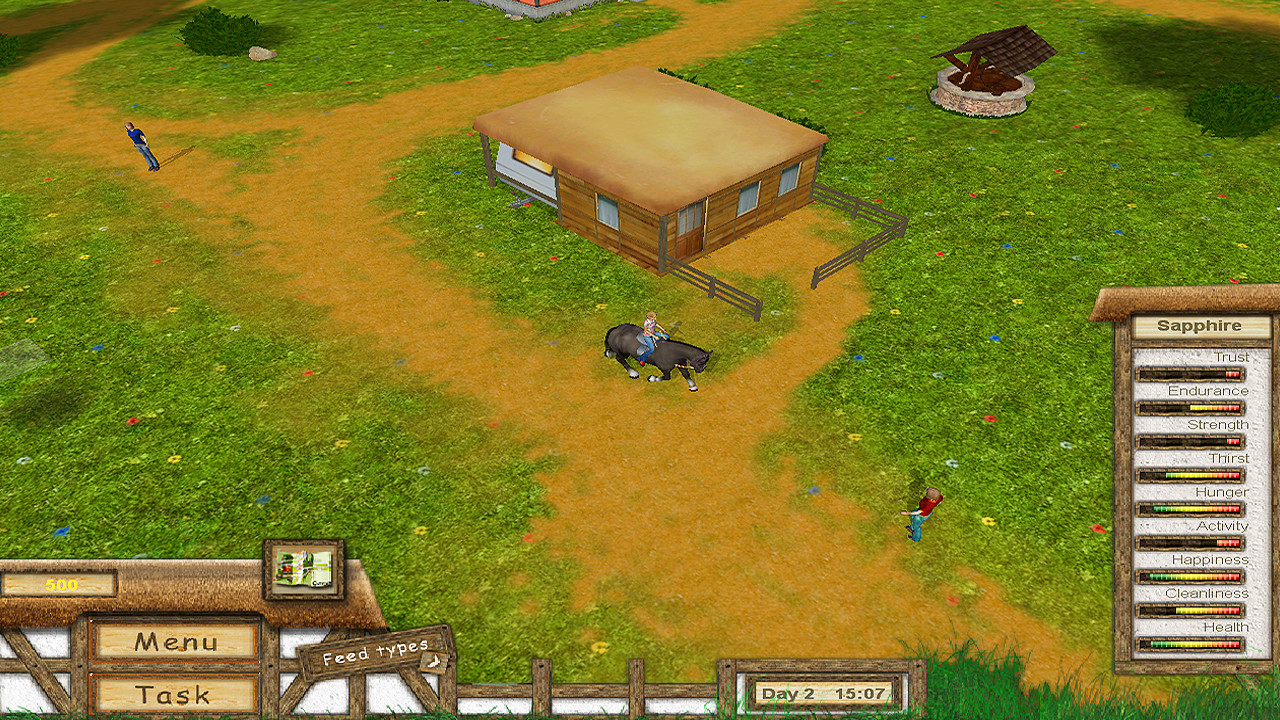The width and height of the screenshot is (1280, 720).
Task: Open the farm overview map
Action: coord(302,570)
